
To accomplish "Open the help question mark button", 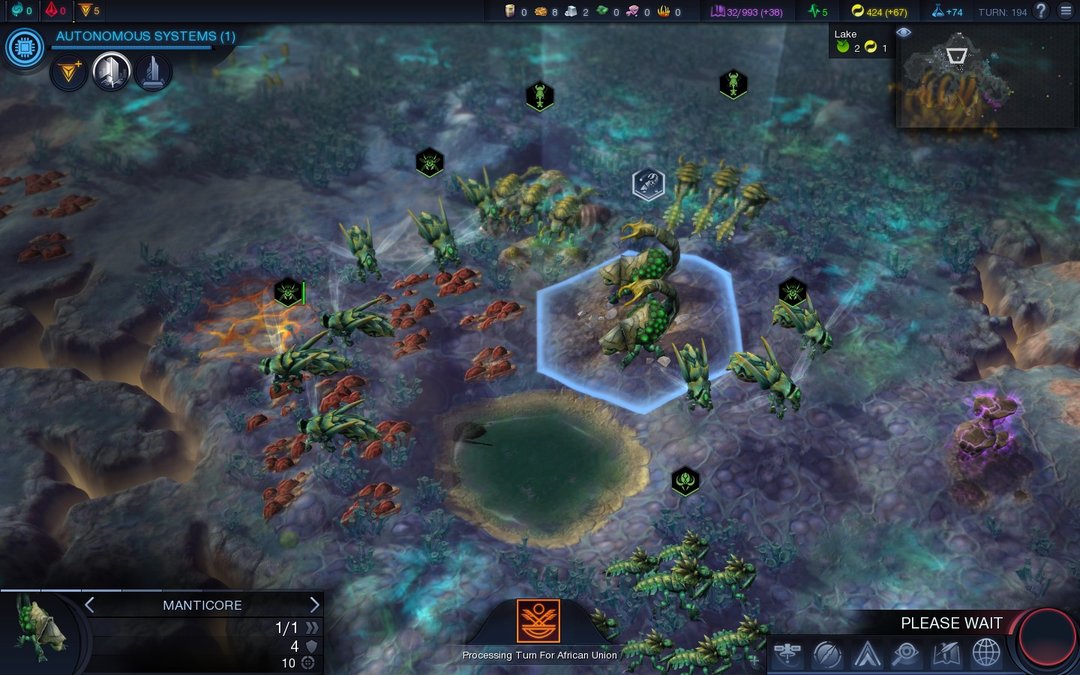I will point(1041,11).
